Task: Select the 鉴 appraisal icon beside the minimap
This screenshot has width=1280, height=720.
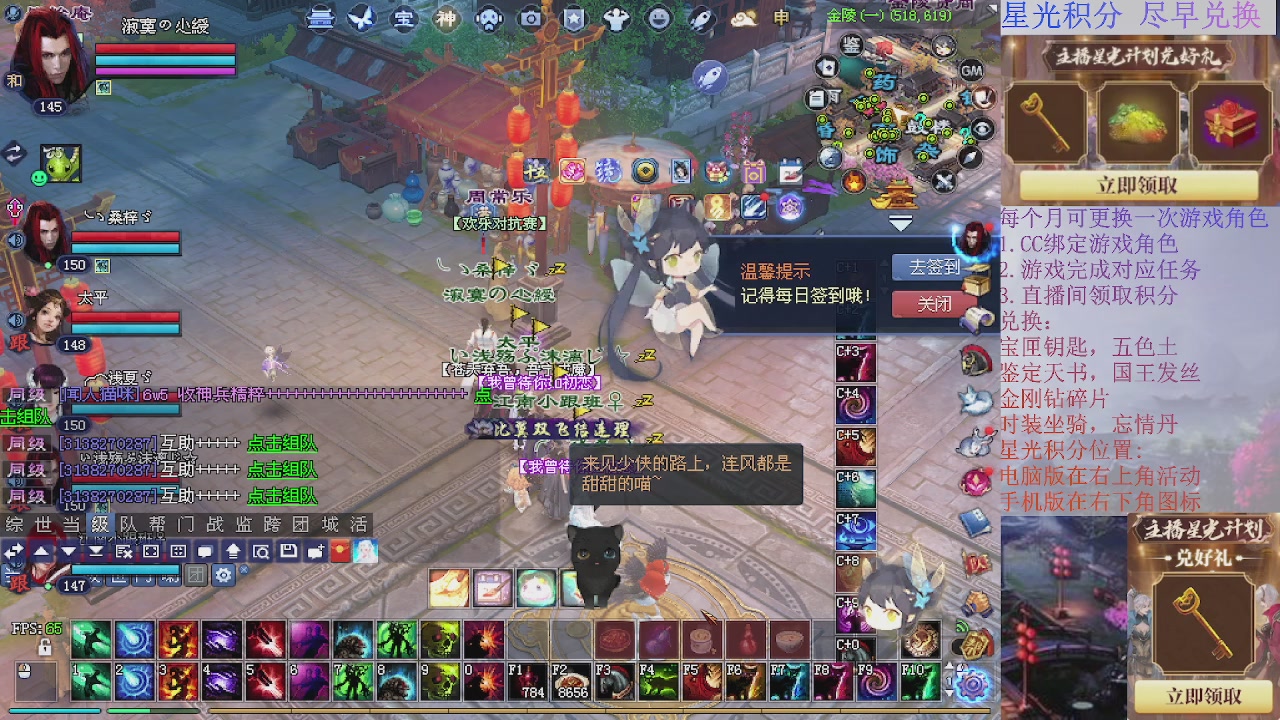Action: click(852, 45)
